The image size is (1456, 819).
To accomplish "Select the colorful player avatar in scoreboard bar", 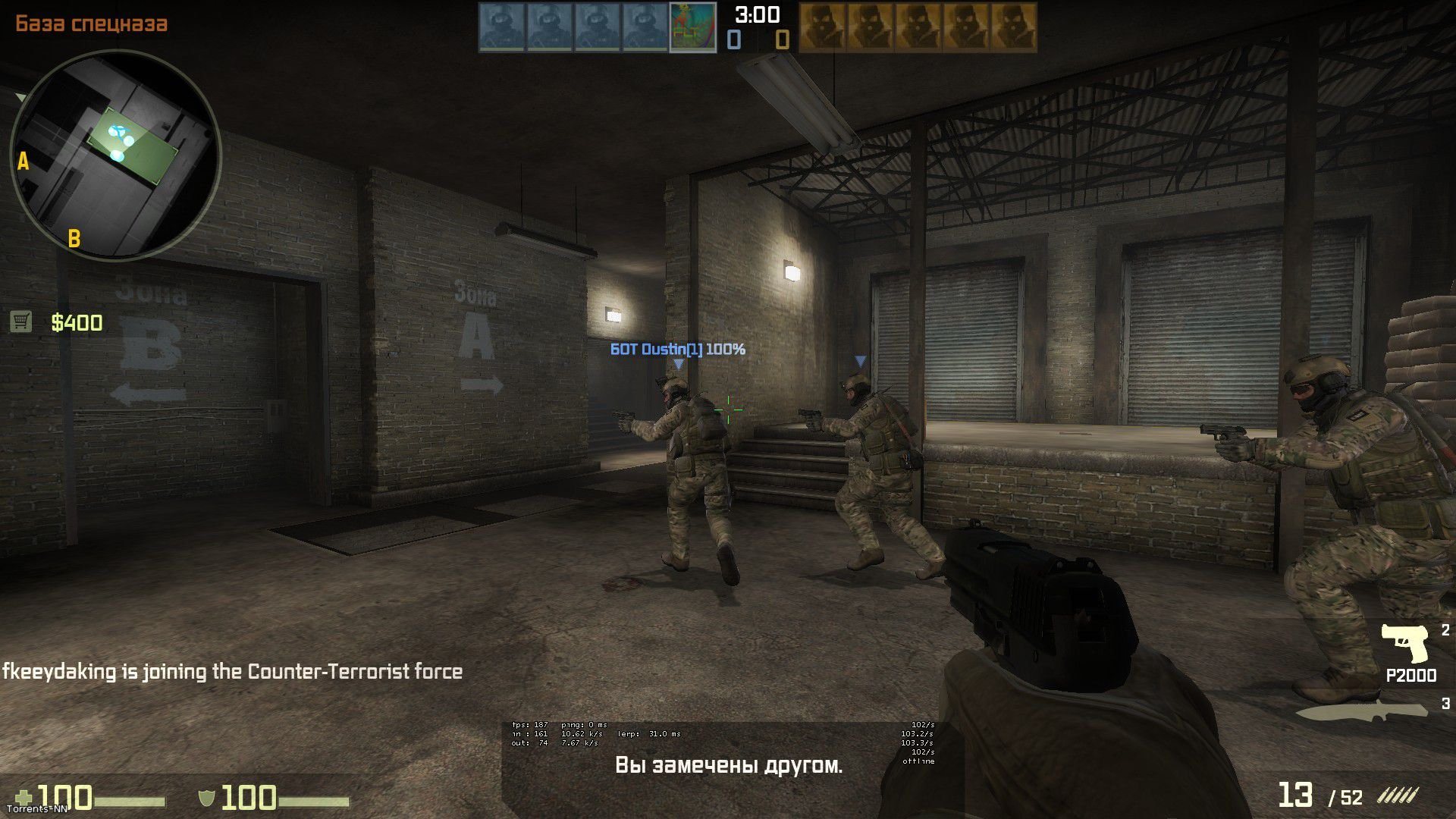I will tap(692, 27).
